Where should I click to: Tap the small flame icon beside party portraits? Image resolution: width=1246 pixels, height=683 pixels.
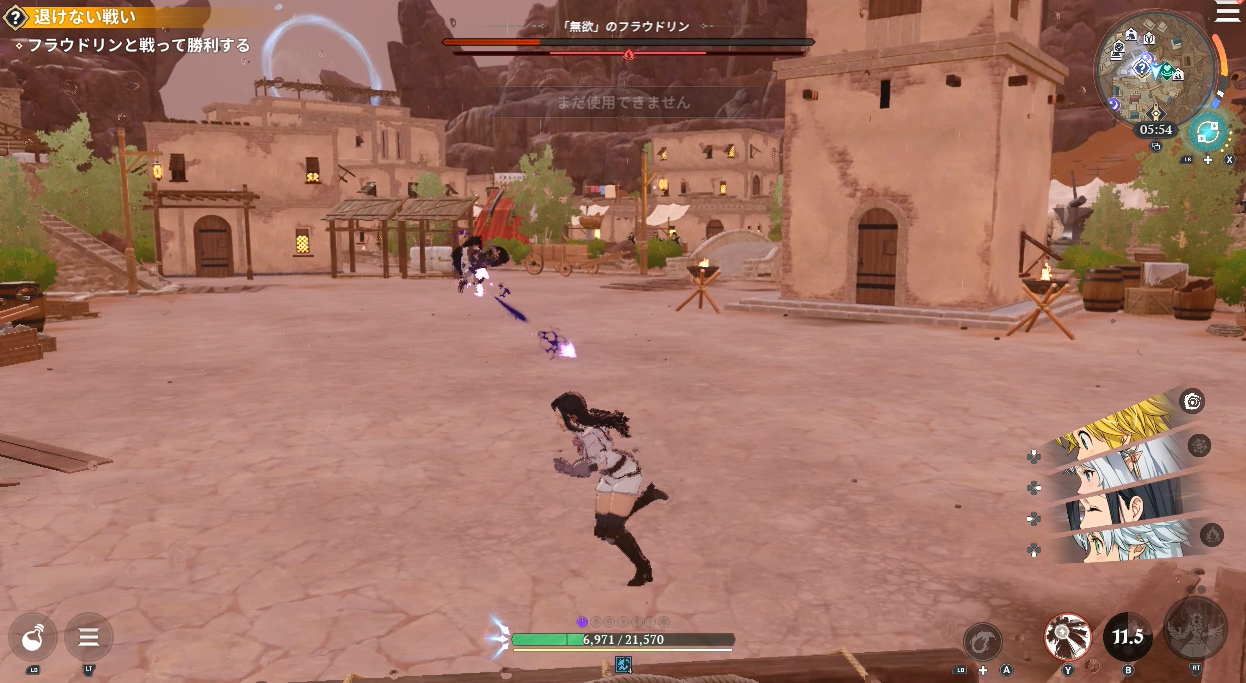click(1211, 534)
